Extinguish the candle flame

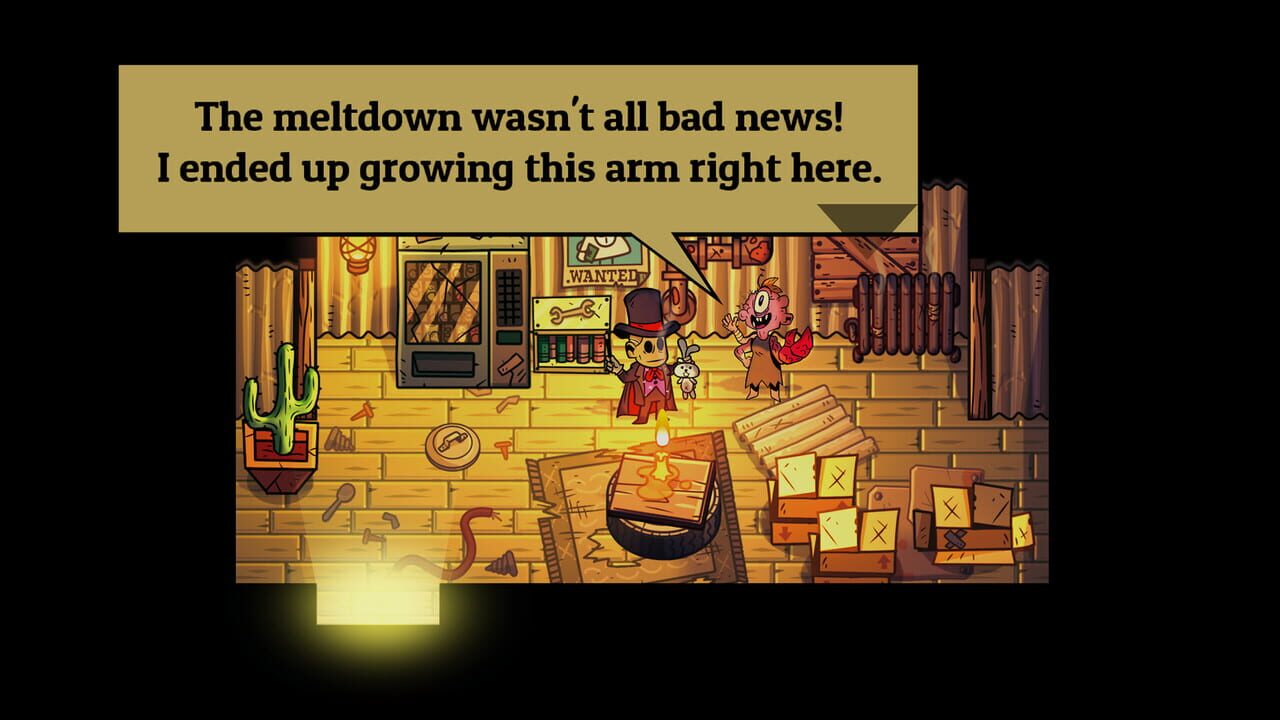click(x=660, y=430)
